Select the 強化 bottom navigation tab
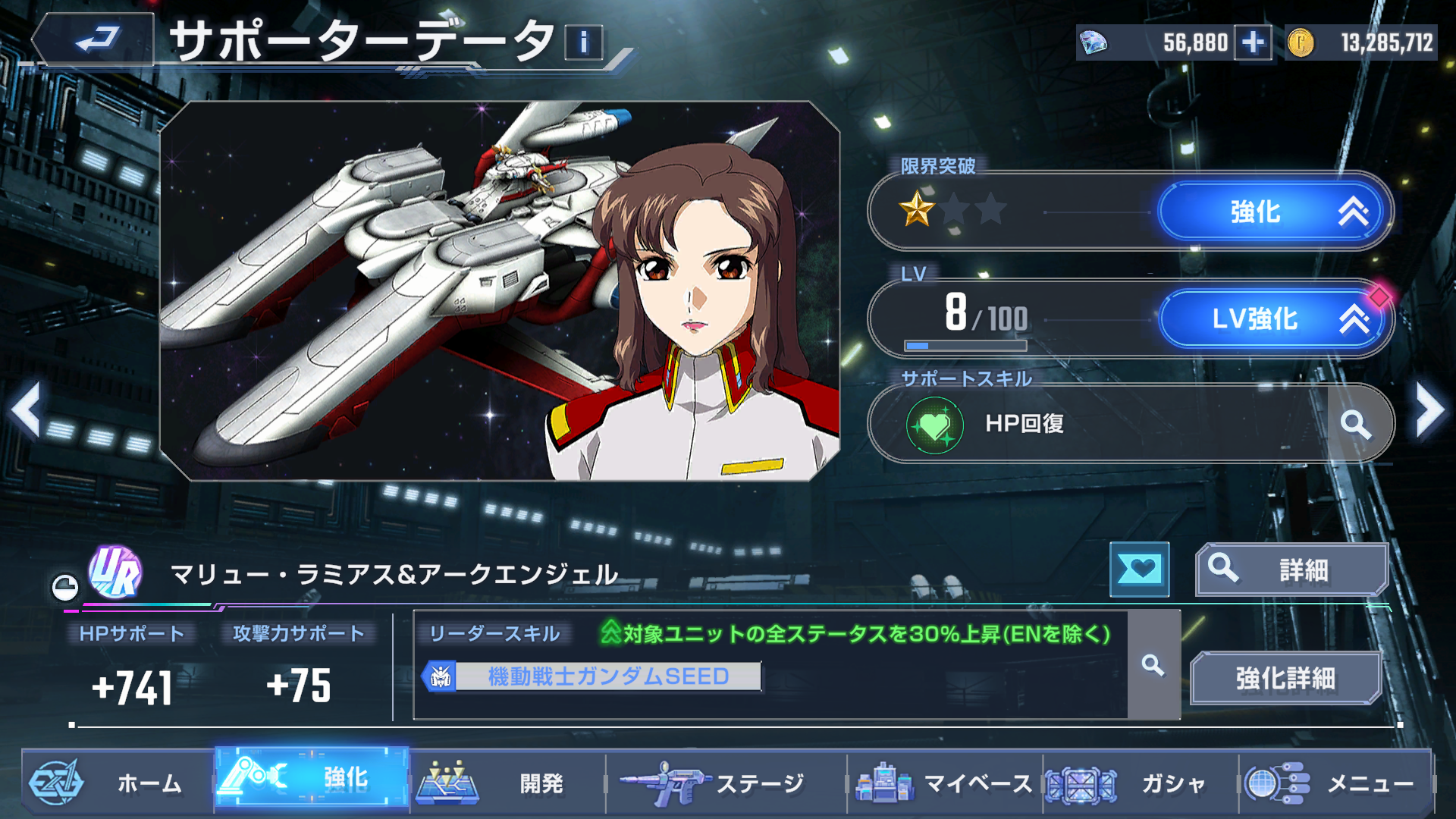The width and height of the screenshot is (1456, 819). (x=312, y=777)
